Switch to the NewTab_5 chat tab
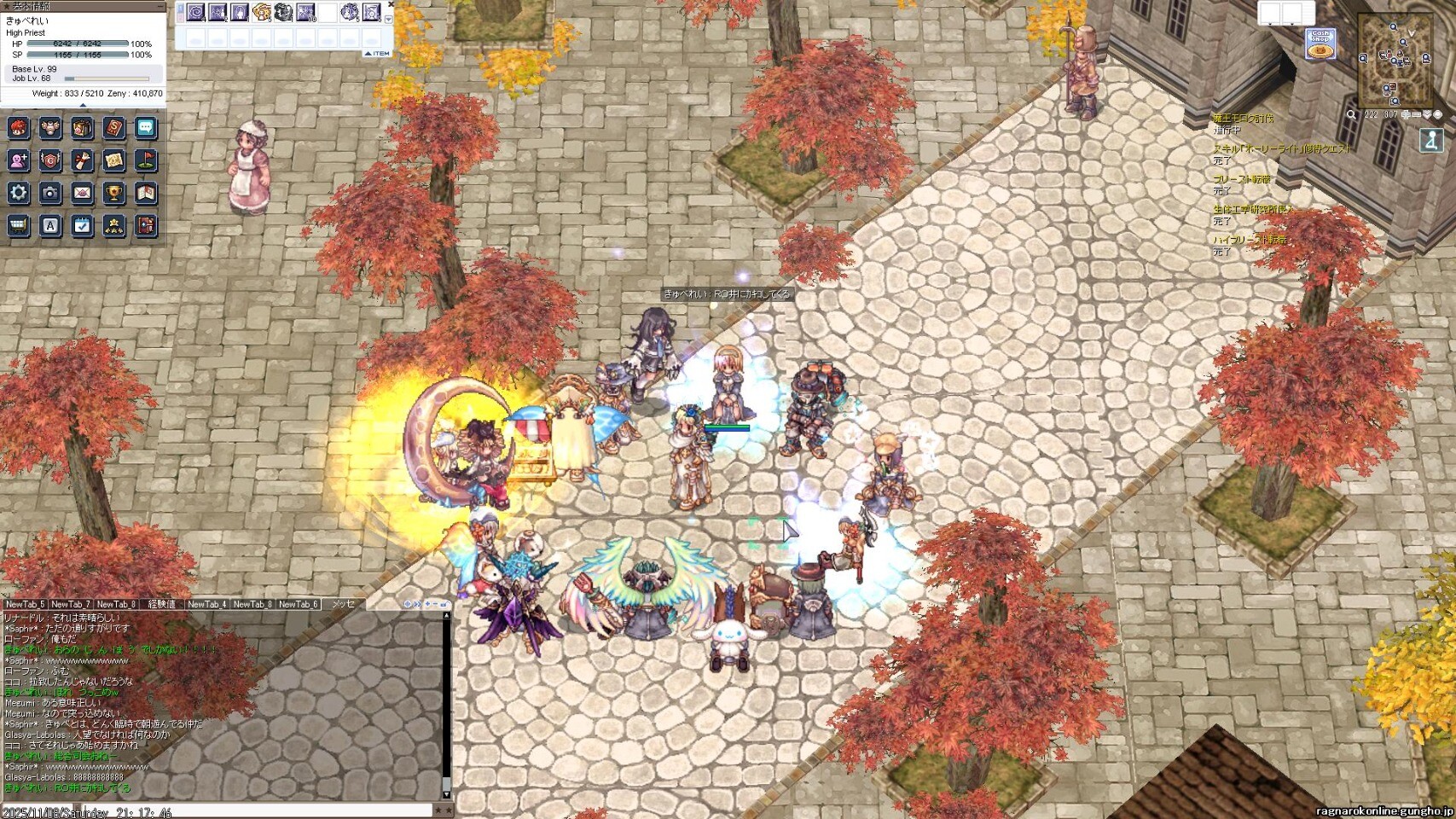Image resolution: width=1456 pixels, height=819 pixels. click(25, 604)
